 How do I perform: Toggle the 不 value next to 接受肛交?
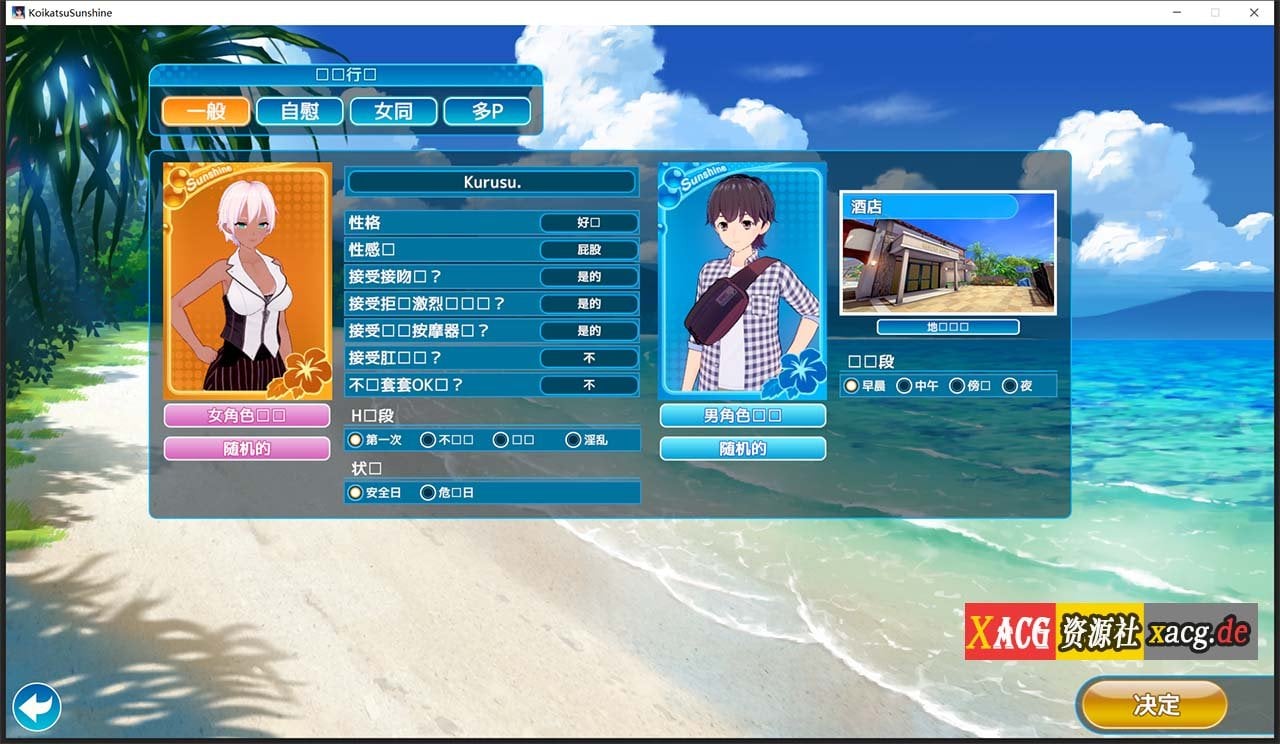[590, 357]
